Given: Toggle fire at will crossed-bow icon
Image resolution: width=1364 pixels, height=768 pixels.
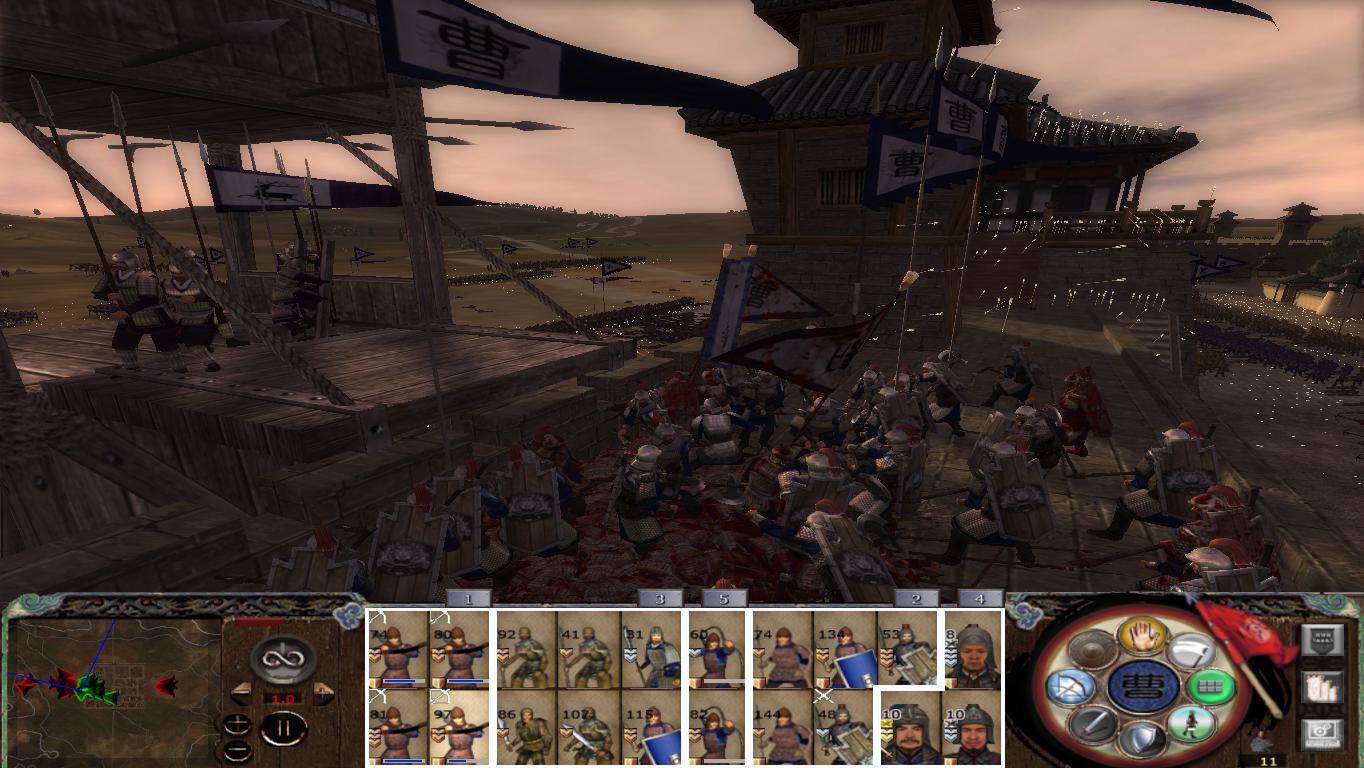Looking at the screenshot, I should (x=1071, y=687).
